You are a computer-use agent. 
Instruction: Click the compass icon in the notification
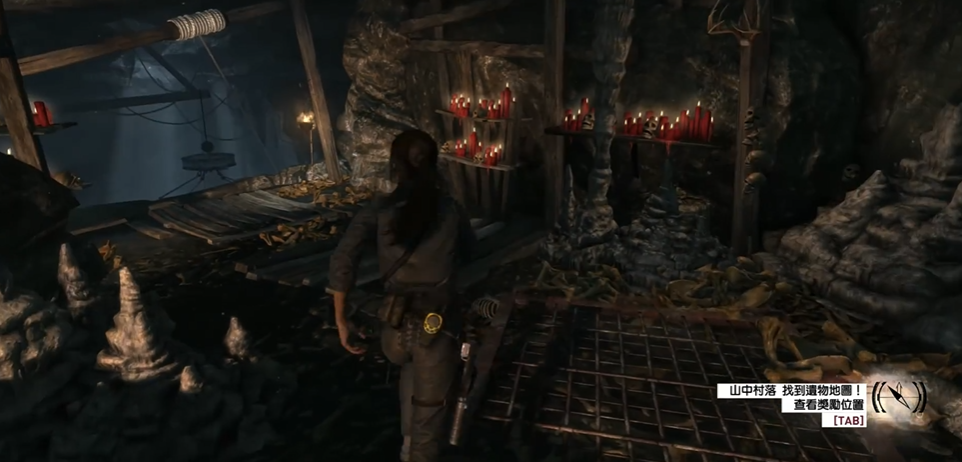[x=898, y=397]
